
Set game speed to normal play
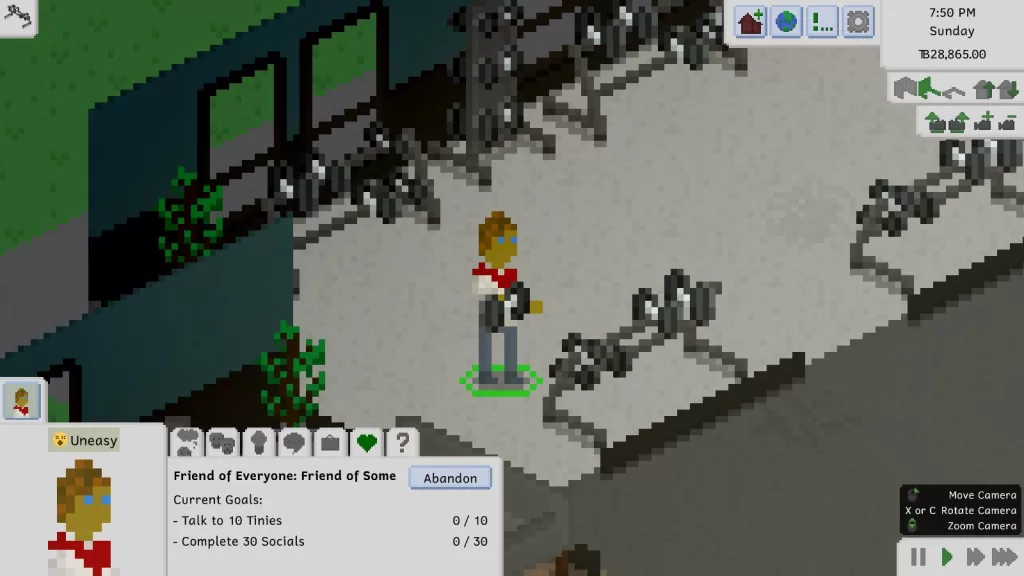(x=947, y=557)
